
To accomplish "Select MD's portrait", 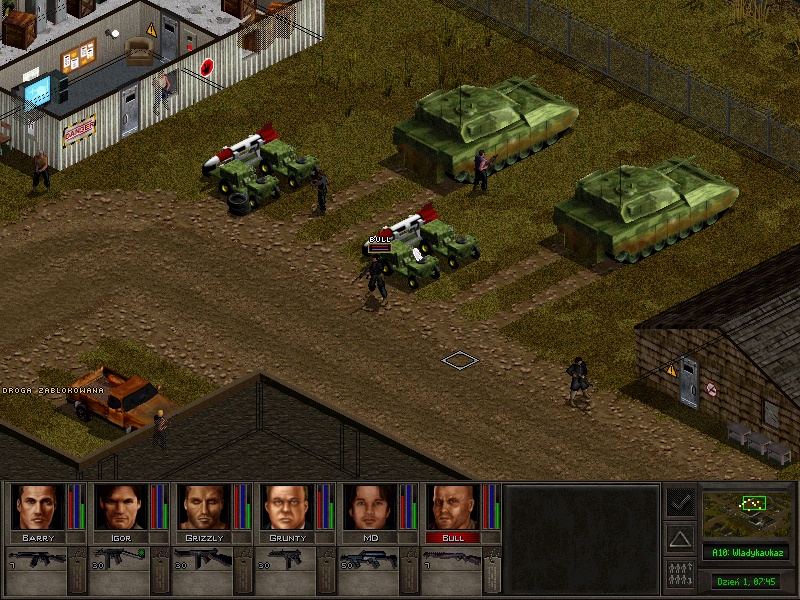I will pos(369,507).
